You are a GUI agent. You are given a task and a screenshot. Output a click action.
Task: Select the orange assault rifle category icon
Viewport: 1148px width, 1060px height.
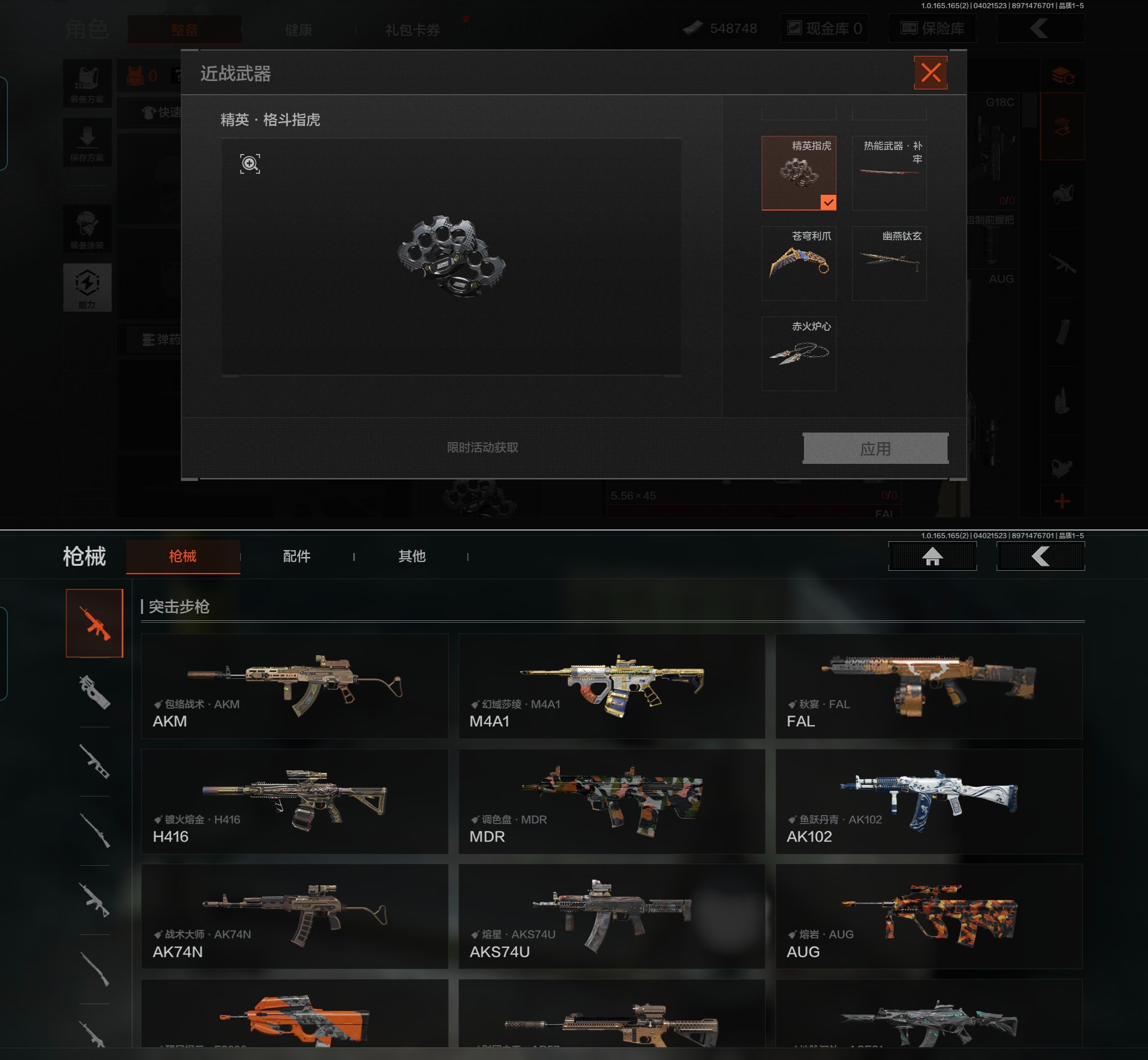click(95, 623)
